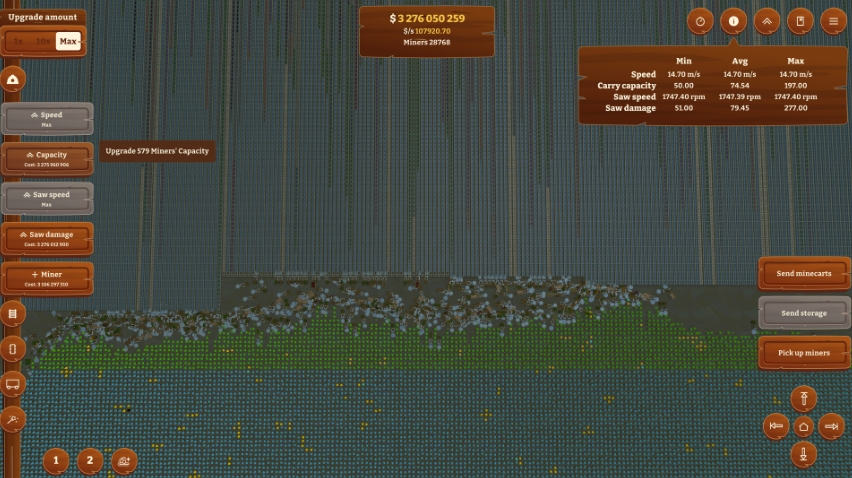Click the Send storage button
Viewport: 852px width, 478px height.
(803, 313)
